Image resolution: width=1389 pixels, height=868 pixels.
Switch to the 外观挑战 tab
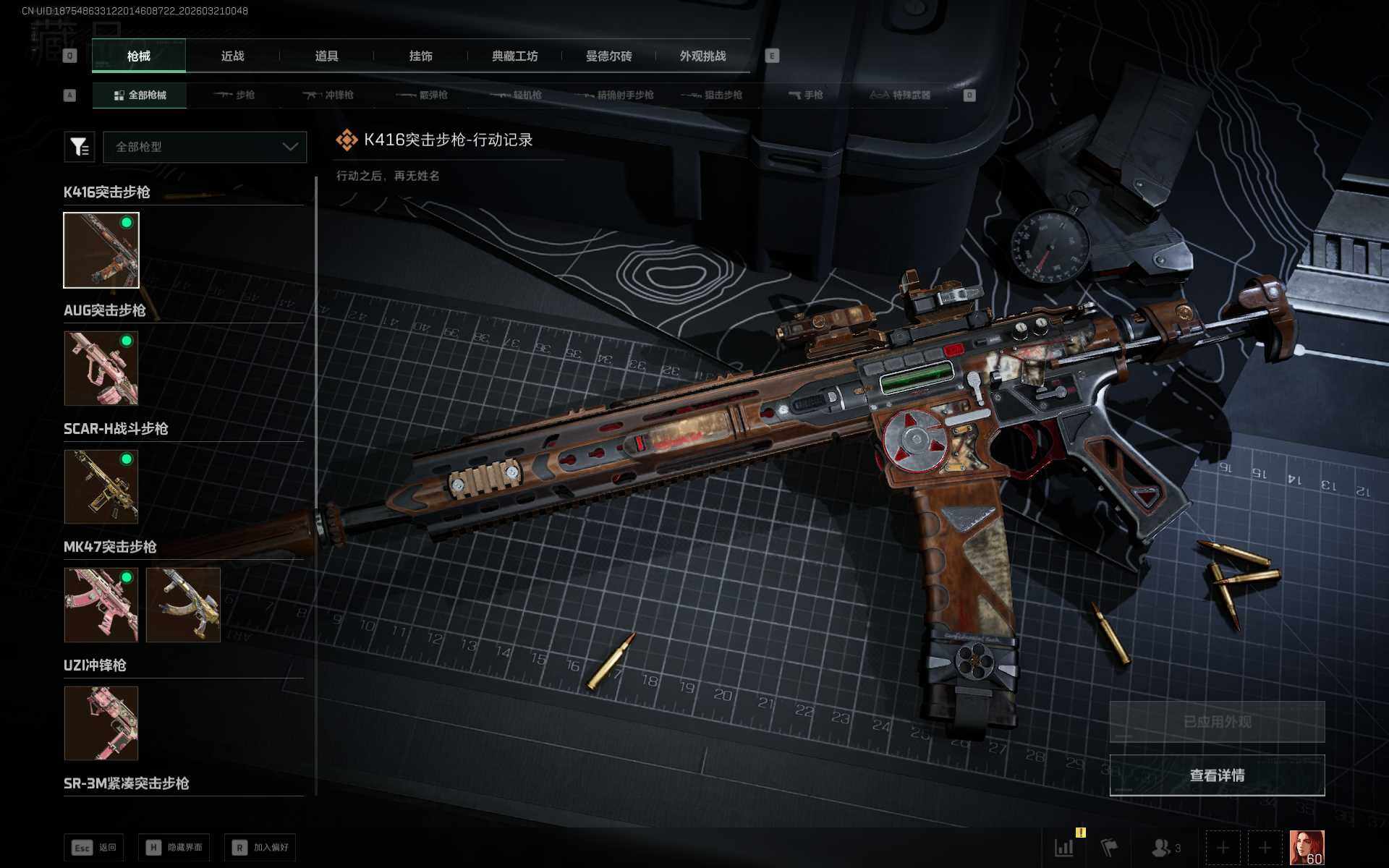[x=702, y=56]
